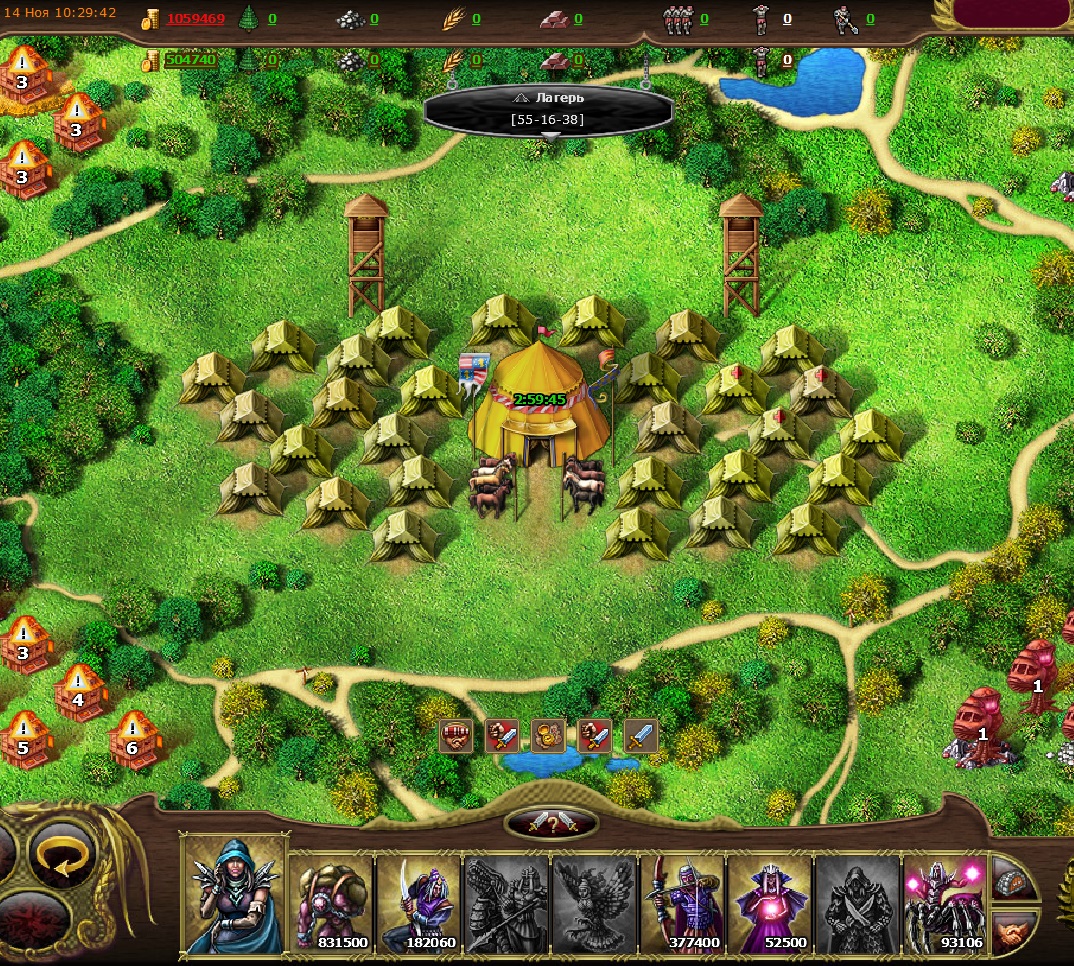Activate the lone sword attack action
Viewport: 1074px width, 966px height.
pyautogui.click(x=641, y=736)
